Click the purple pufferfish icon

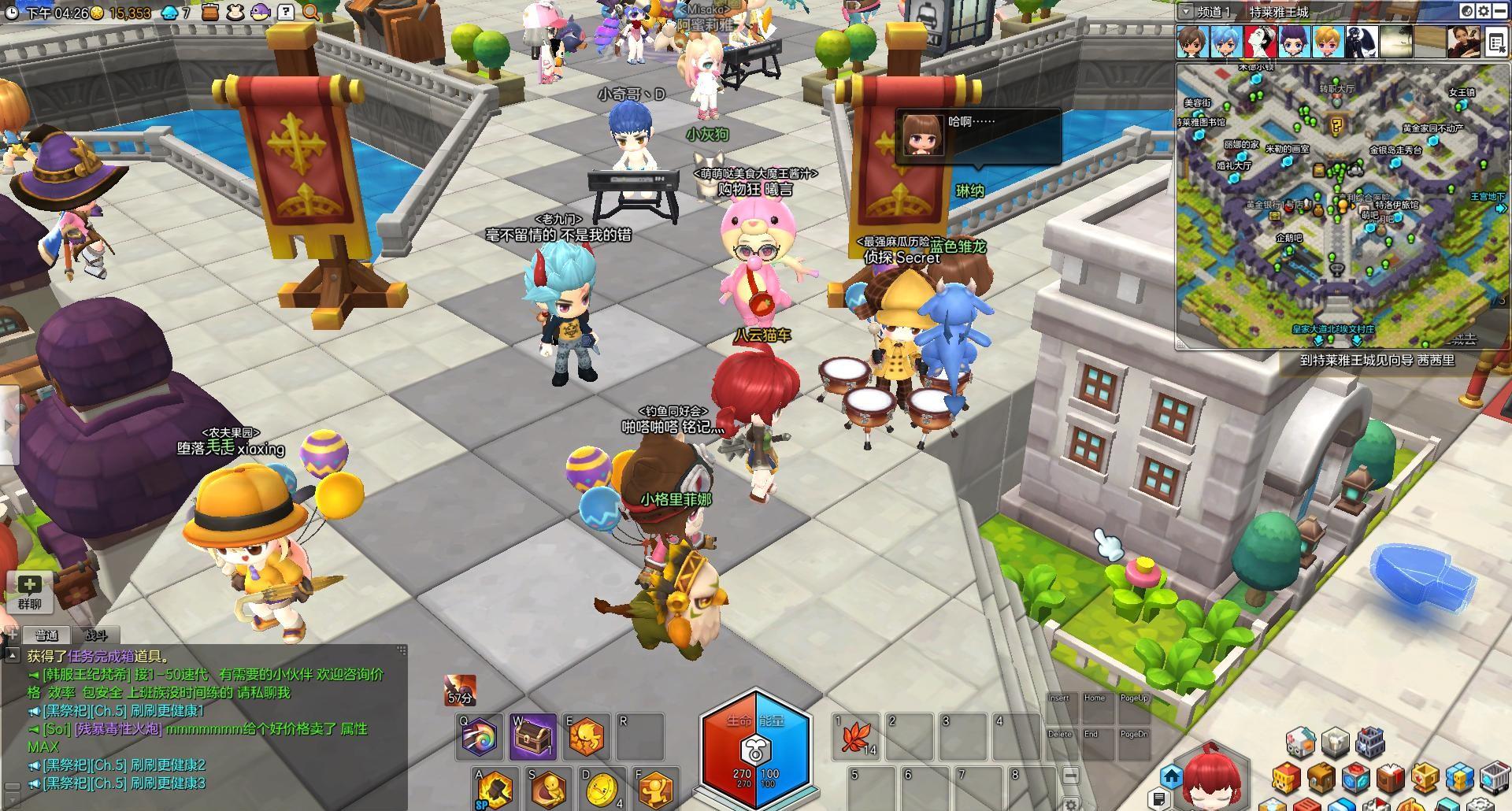260,12
